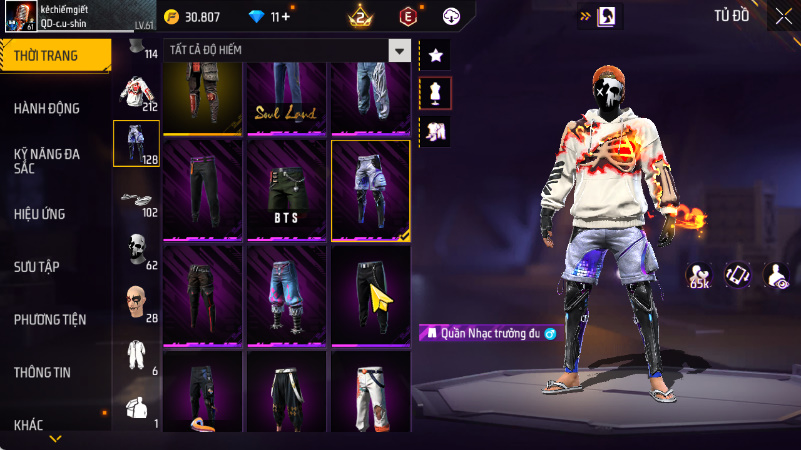This screenshot has width=801, height=450.
Task: Select the Soul Land pants item
Action: [x=287, y=98]
